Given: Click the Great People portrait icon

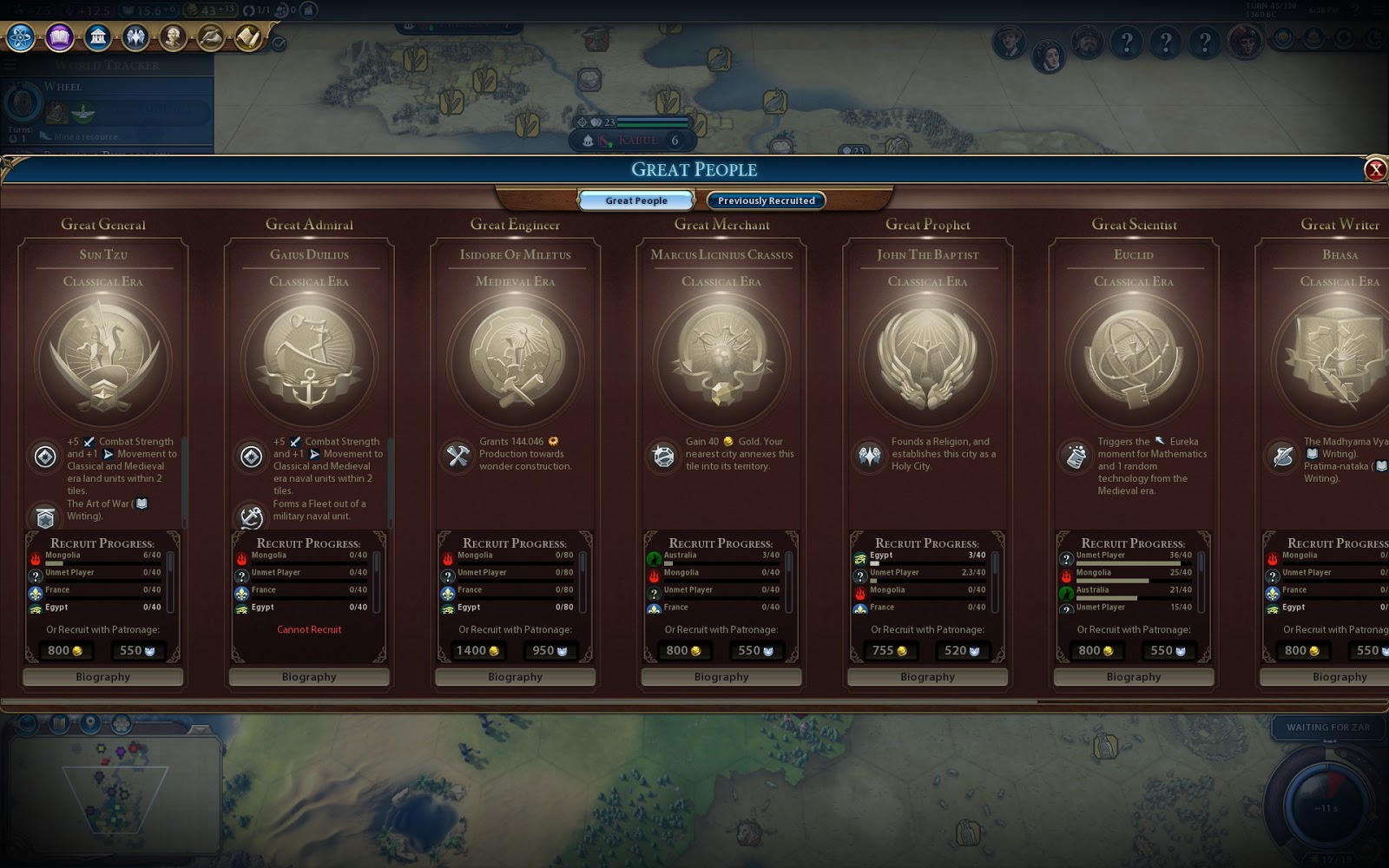Looking at the screenshot, I should click(173, 37).
